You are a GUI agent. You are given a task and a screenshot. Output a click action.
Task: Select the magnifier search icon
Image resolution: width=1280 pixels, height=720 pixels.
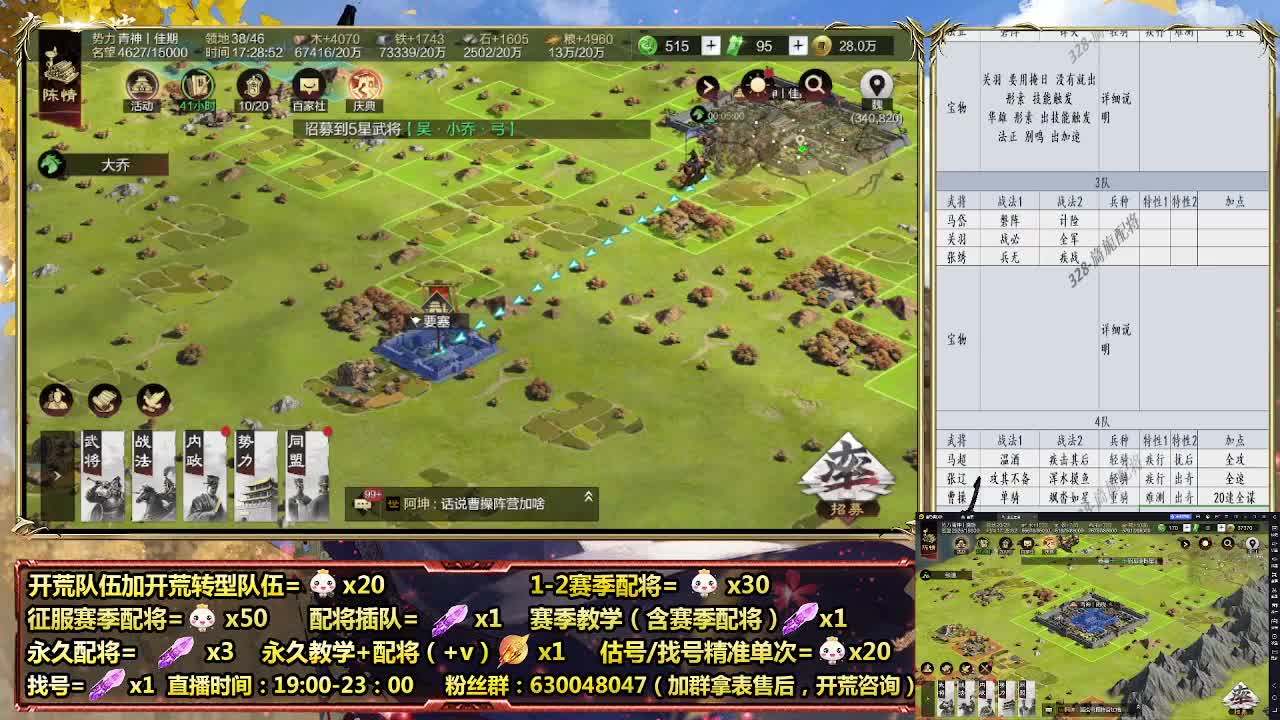pyautogui.click(x=815, y=87)
